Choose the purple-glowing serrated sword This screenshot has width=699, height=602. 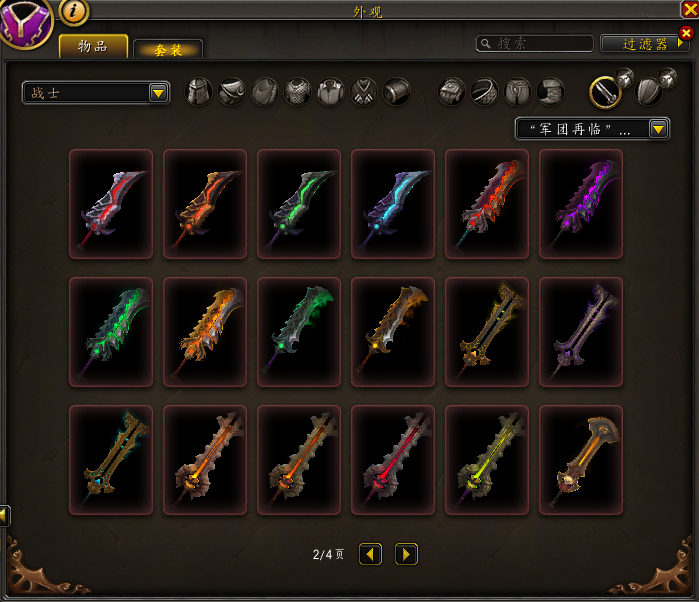(x=581, y=204)
